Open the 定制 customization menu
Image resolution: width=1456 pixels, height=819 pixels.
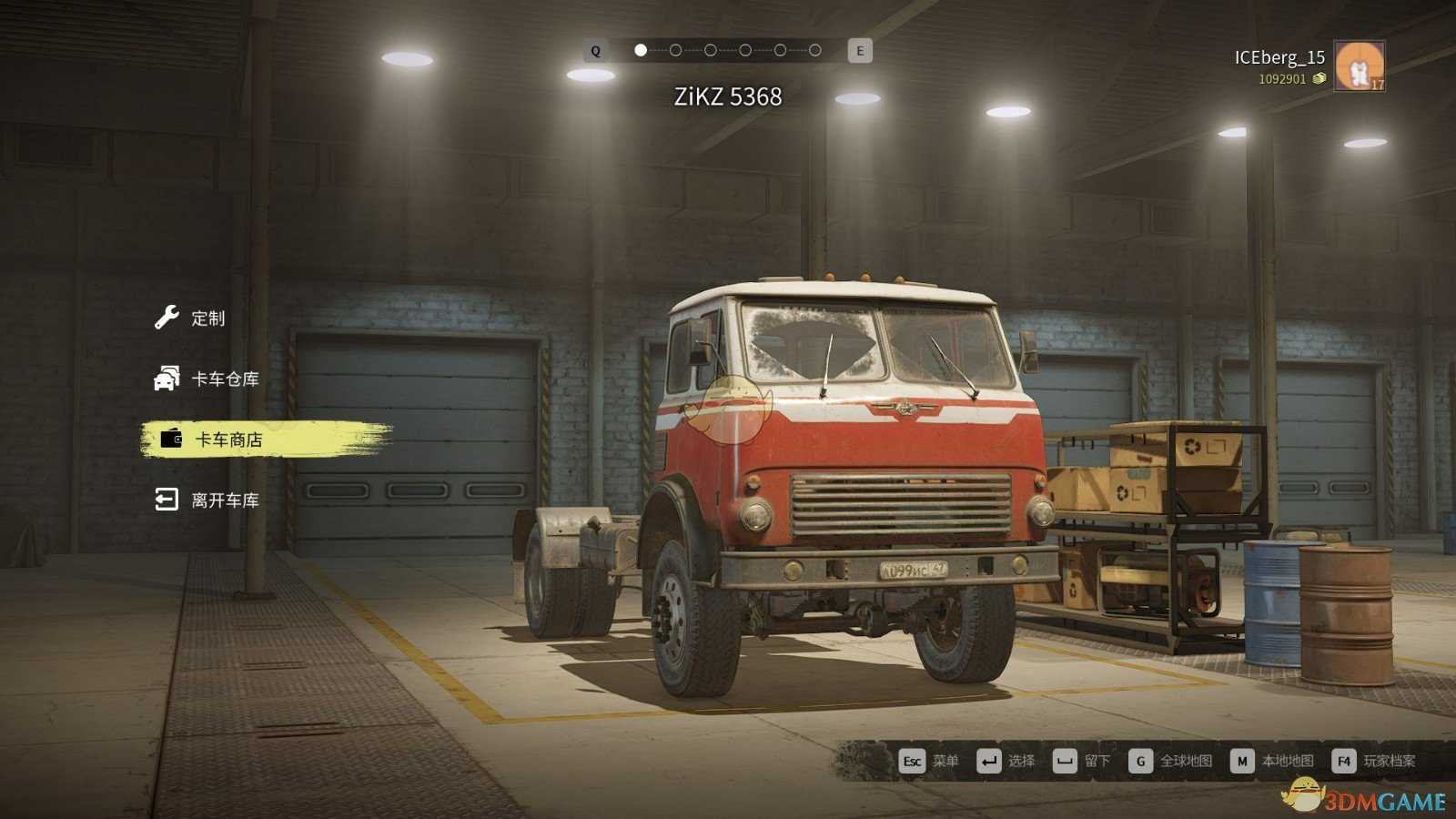pyautogui.click(x=207, y=318)
